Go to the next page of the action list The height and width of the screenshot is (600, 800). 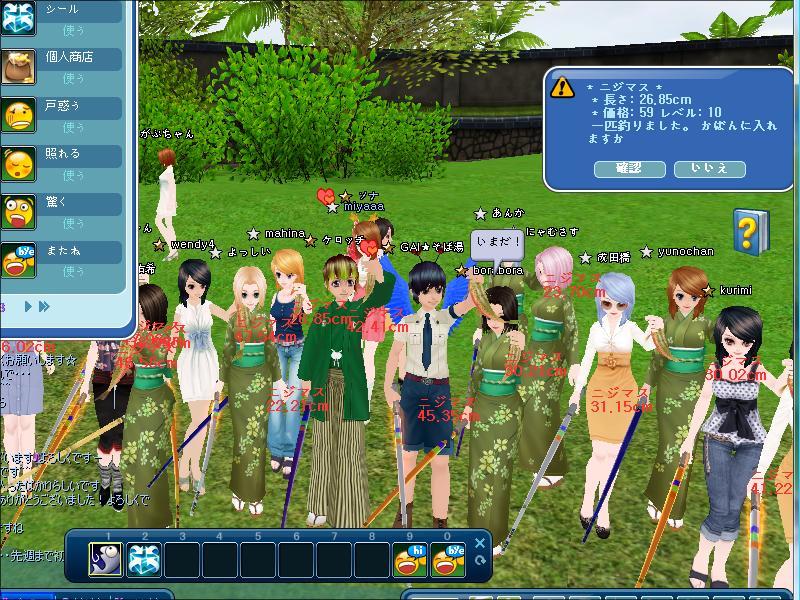tap(28, 306)
